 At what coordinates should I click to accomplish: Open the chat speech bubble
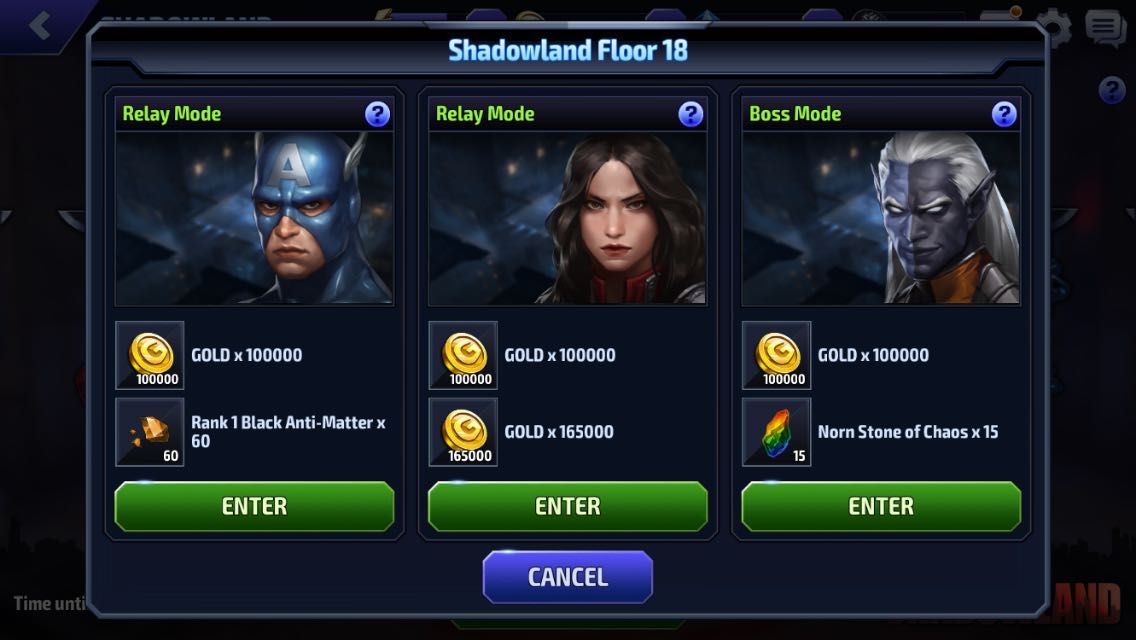pos(1105,28)
